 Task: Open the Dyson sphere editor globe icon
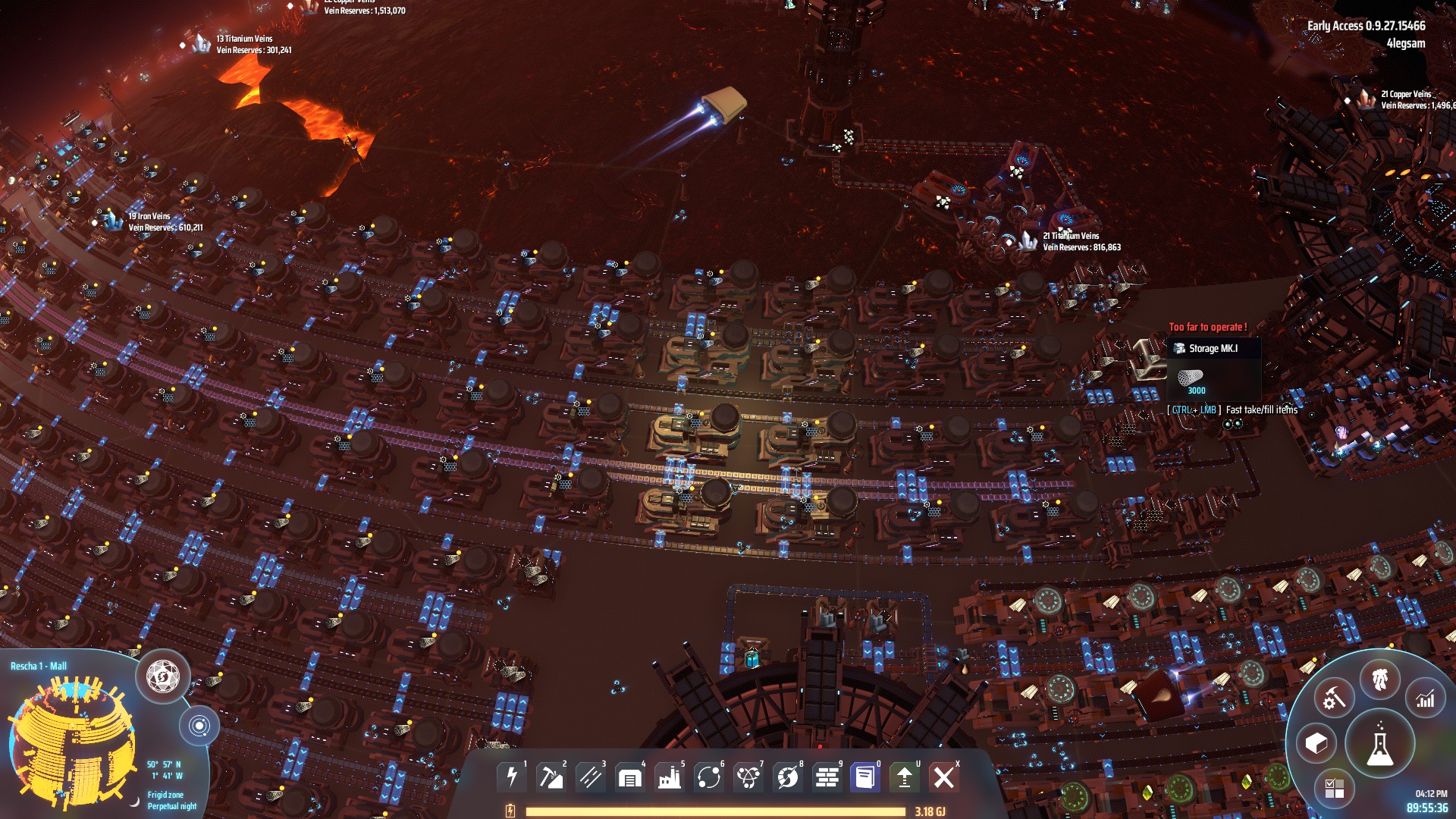tap(162, 674)
